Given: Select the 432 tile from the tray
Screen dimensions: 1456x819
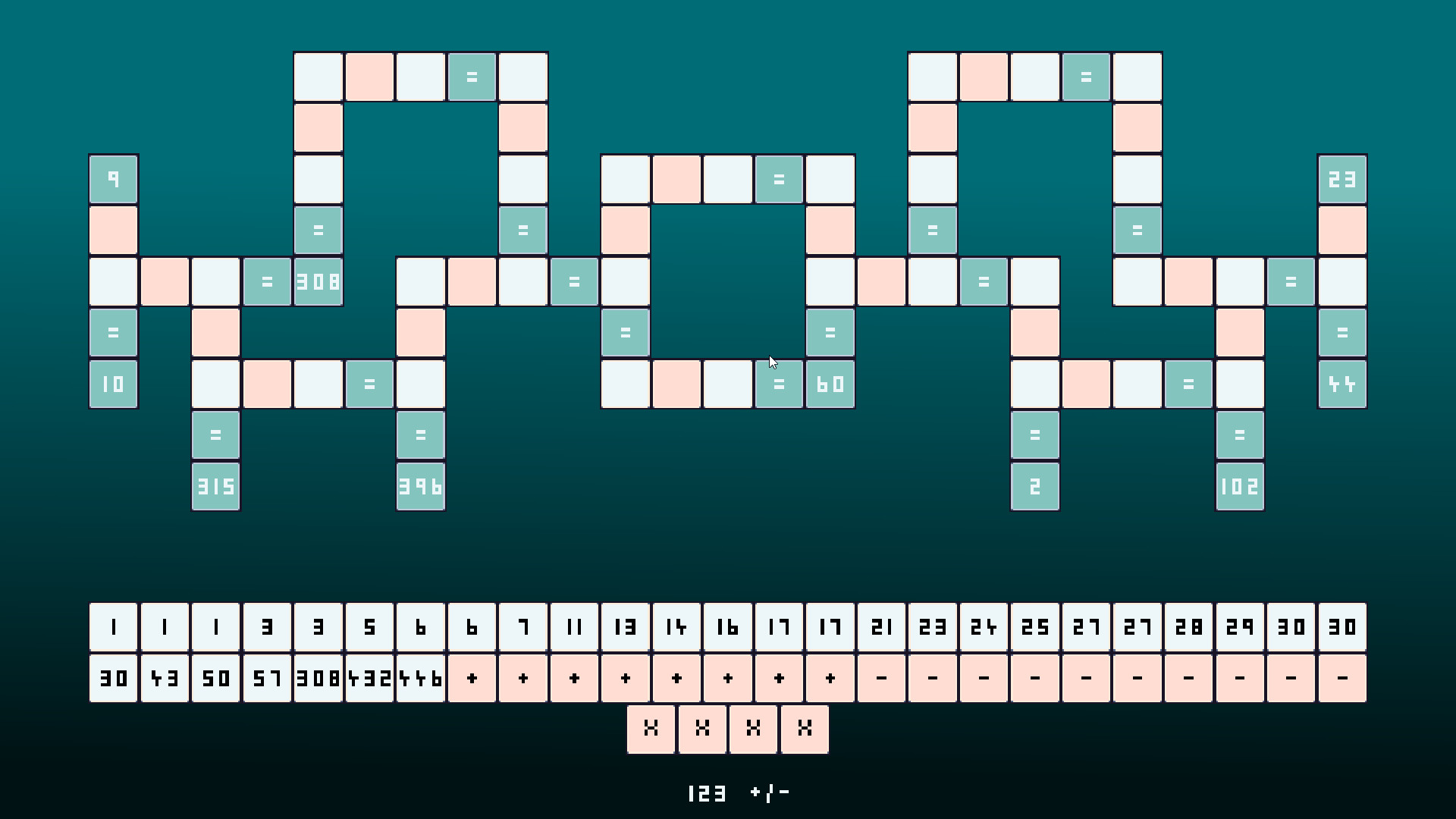Looking at the screenshot, I should pos(369,678).
